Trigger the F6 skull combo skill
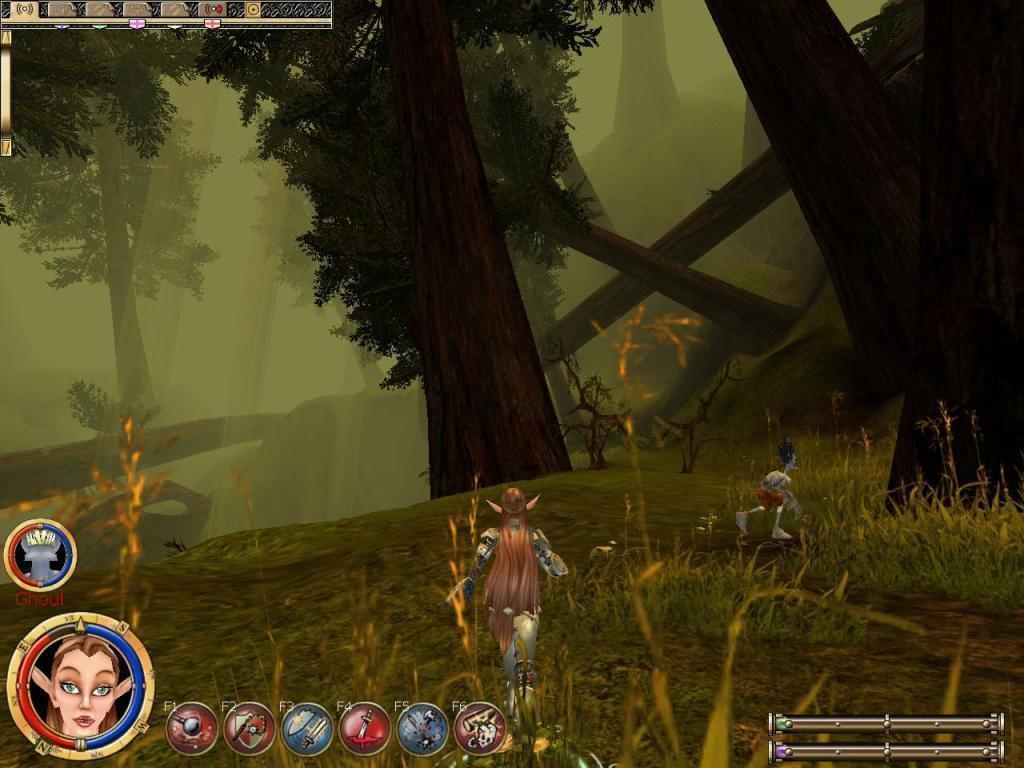This screenshot has width=1024, height=768. 480,728
